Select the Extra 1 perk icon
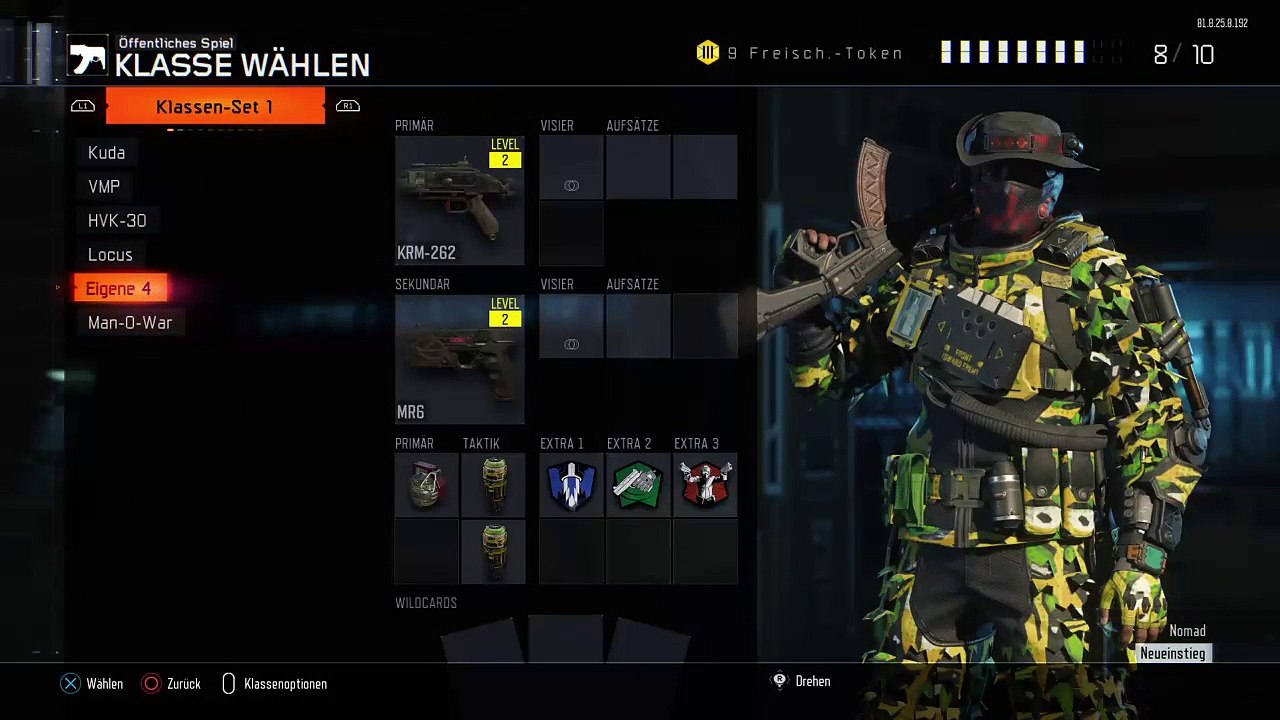Screen dimensions: 1280x720 571,485
